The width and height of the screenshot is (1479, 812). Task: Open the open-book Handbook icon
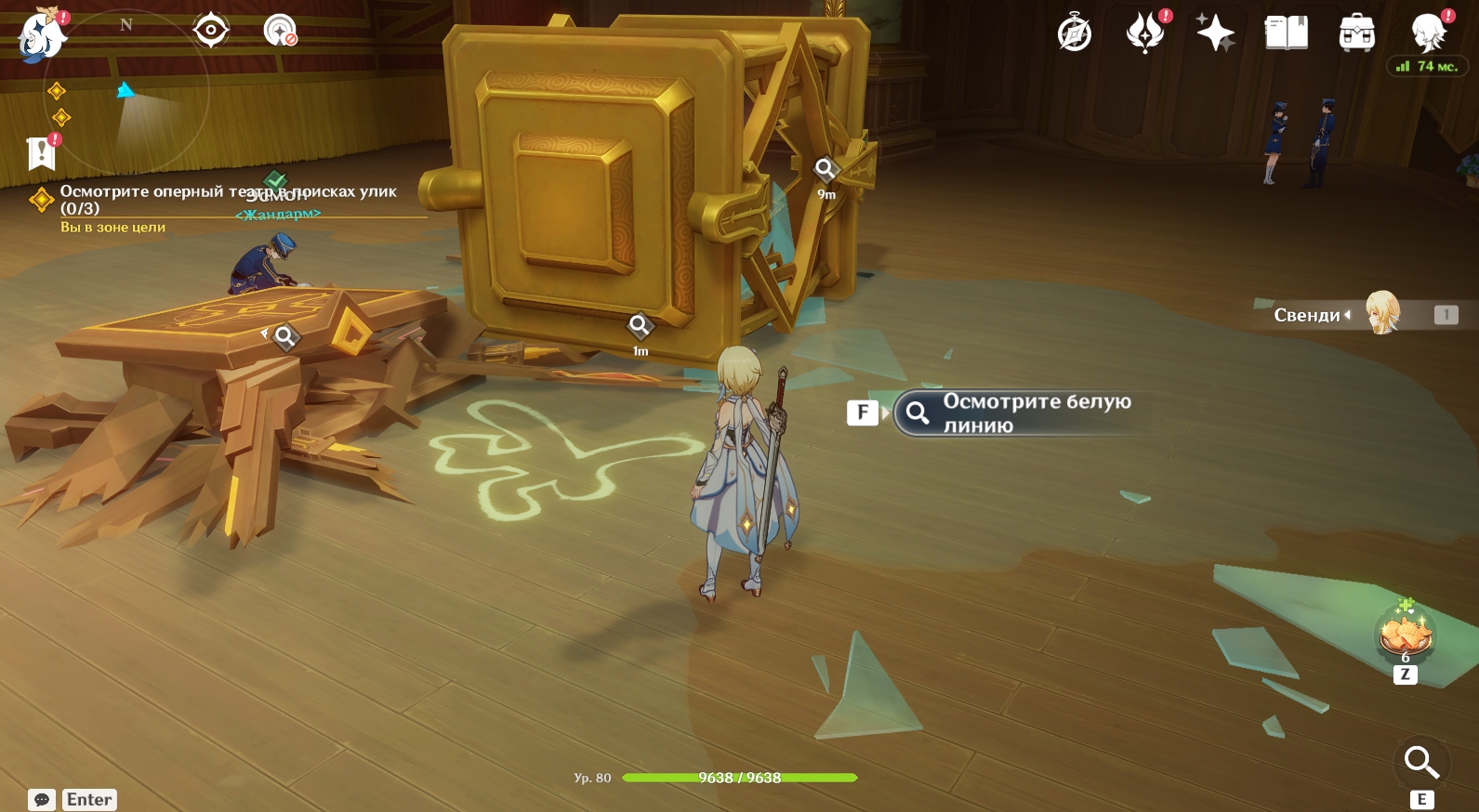pyautogui.click(x=1287, y=33)
